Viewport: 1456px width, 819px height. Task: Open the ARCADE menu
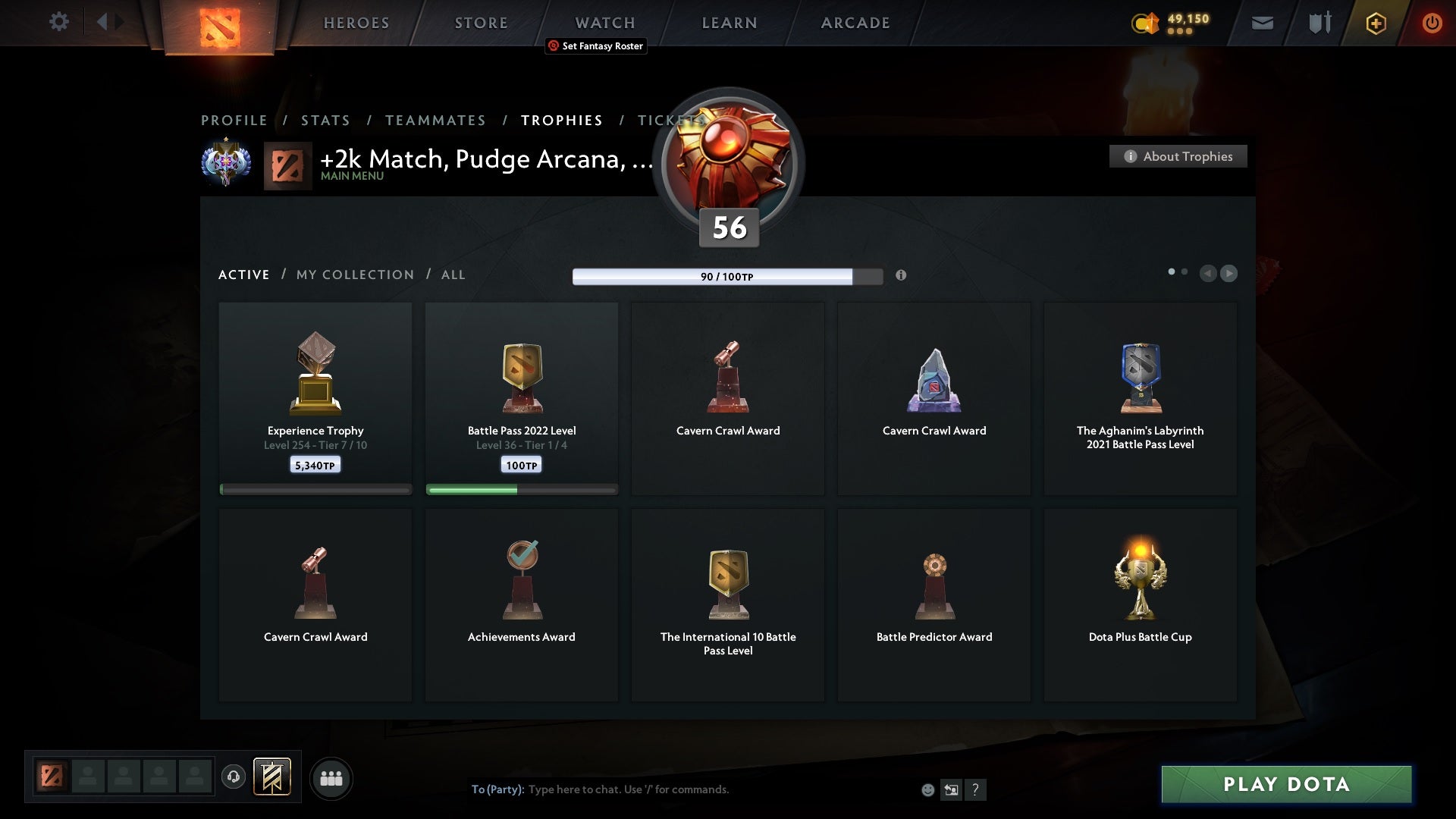[x=855, y=23]
